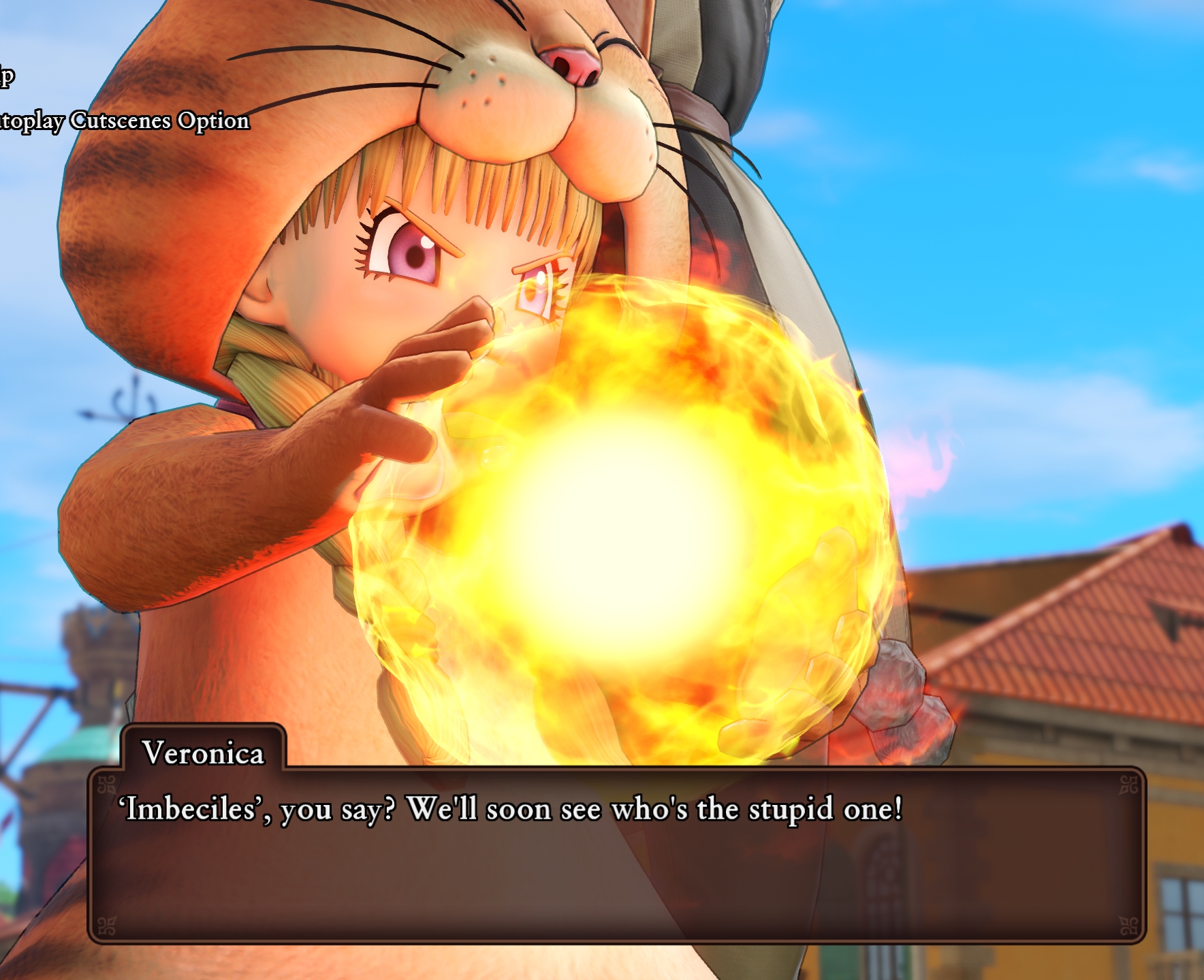Select the Autoplay Cutscenes Option label
1204x980 pixels.
pyautogui.click(x=125, y=121)
